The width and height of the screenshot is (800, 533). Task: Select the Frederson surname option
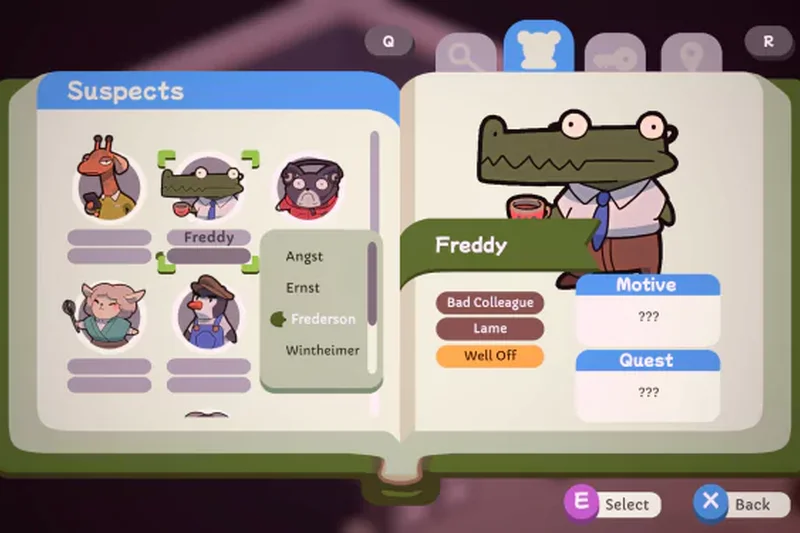click(322, 319)
